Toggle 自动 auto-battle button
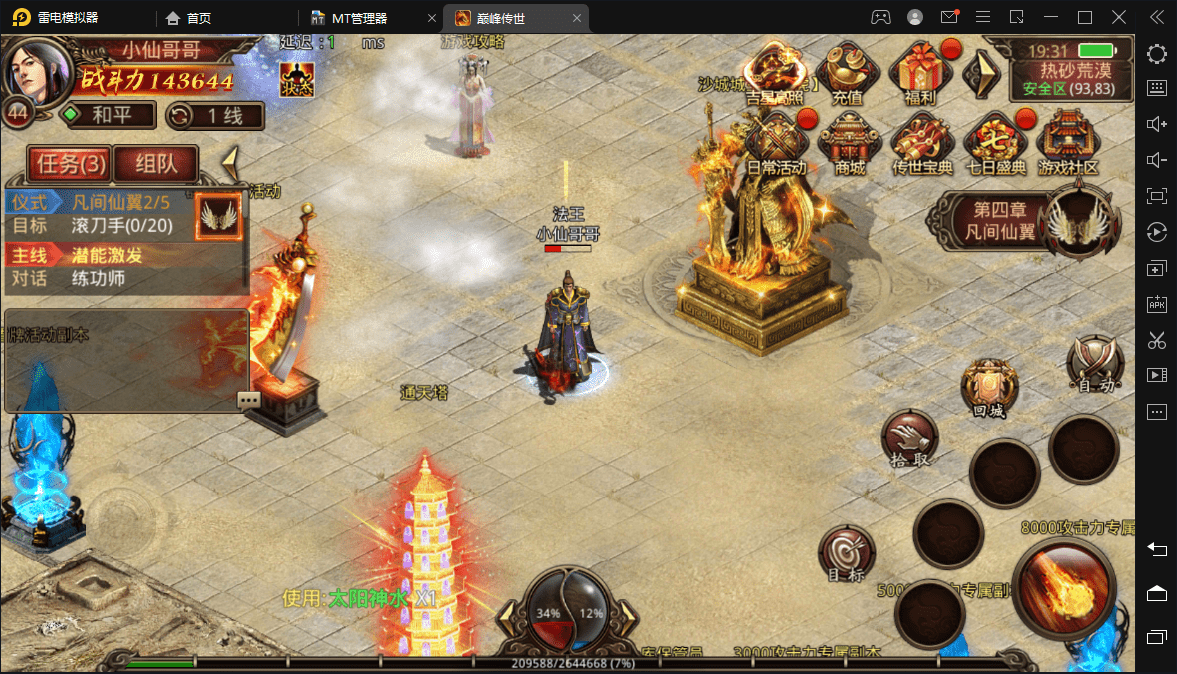1177x674 pixels. 1095,364
